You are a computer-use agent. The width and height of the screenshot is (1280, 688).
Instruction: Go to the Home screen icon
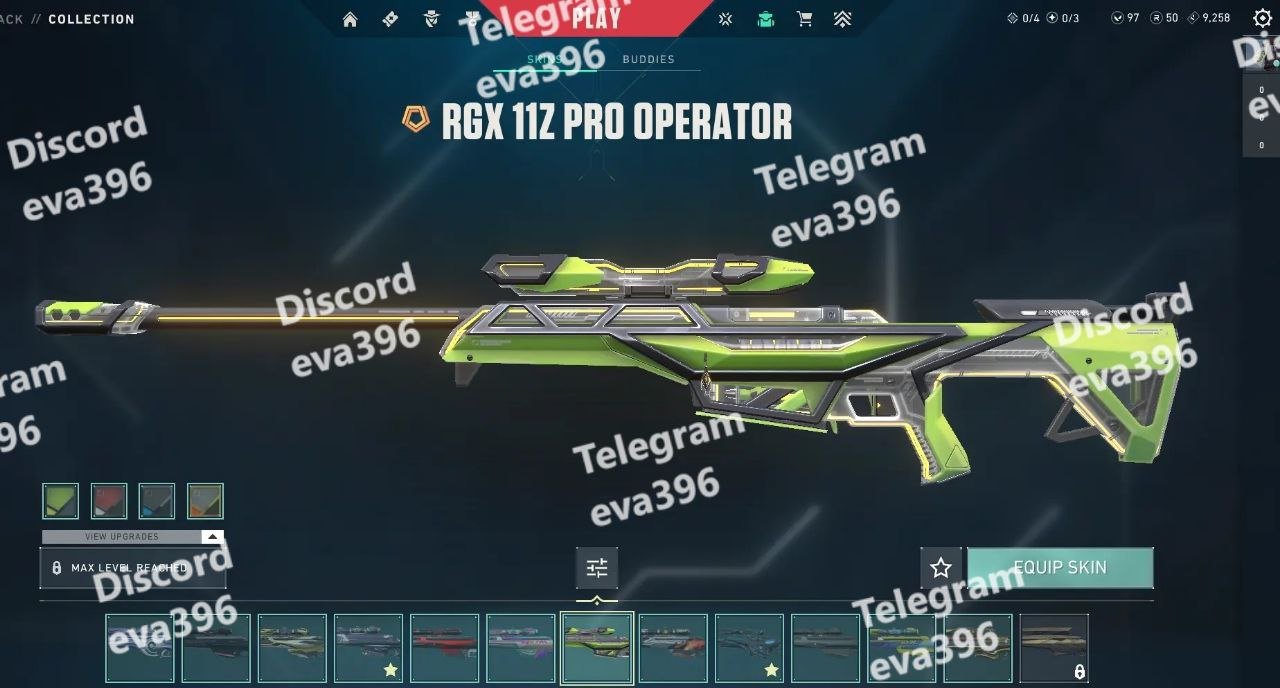pos(350,19)
